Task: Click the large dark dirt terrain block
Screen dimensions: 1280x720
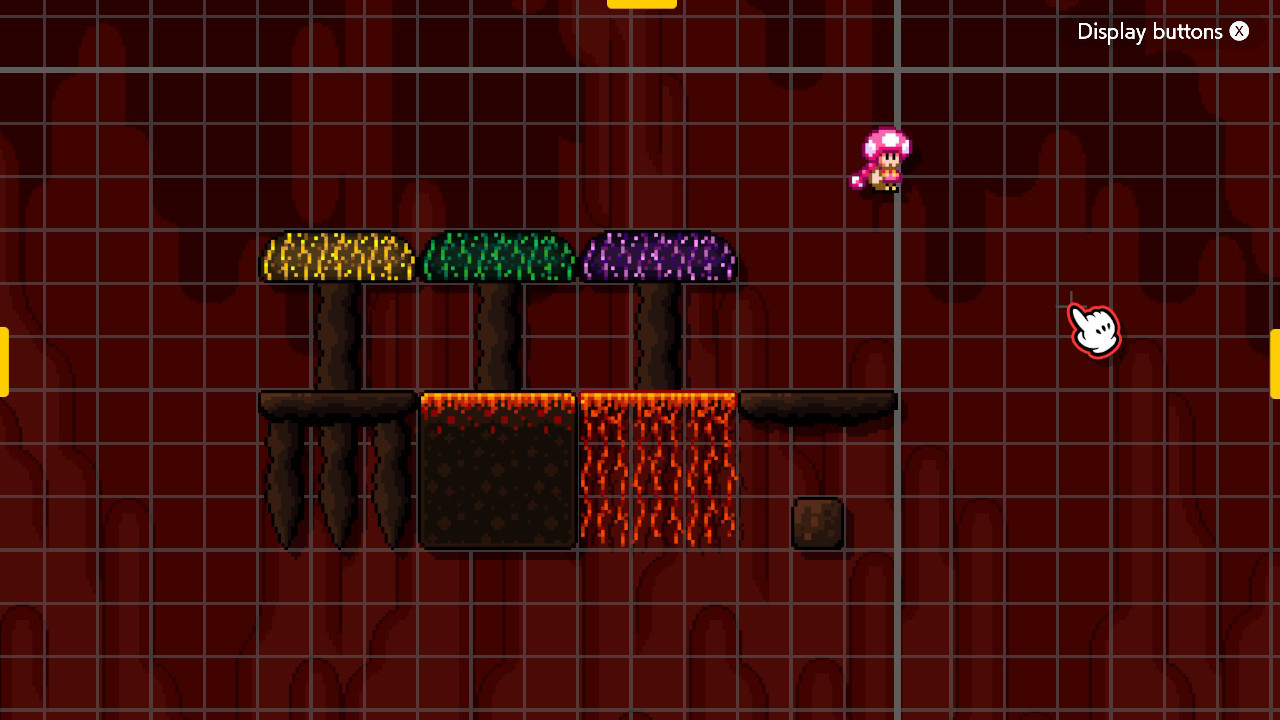Action: [x=497, y=480]
